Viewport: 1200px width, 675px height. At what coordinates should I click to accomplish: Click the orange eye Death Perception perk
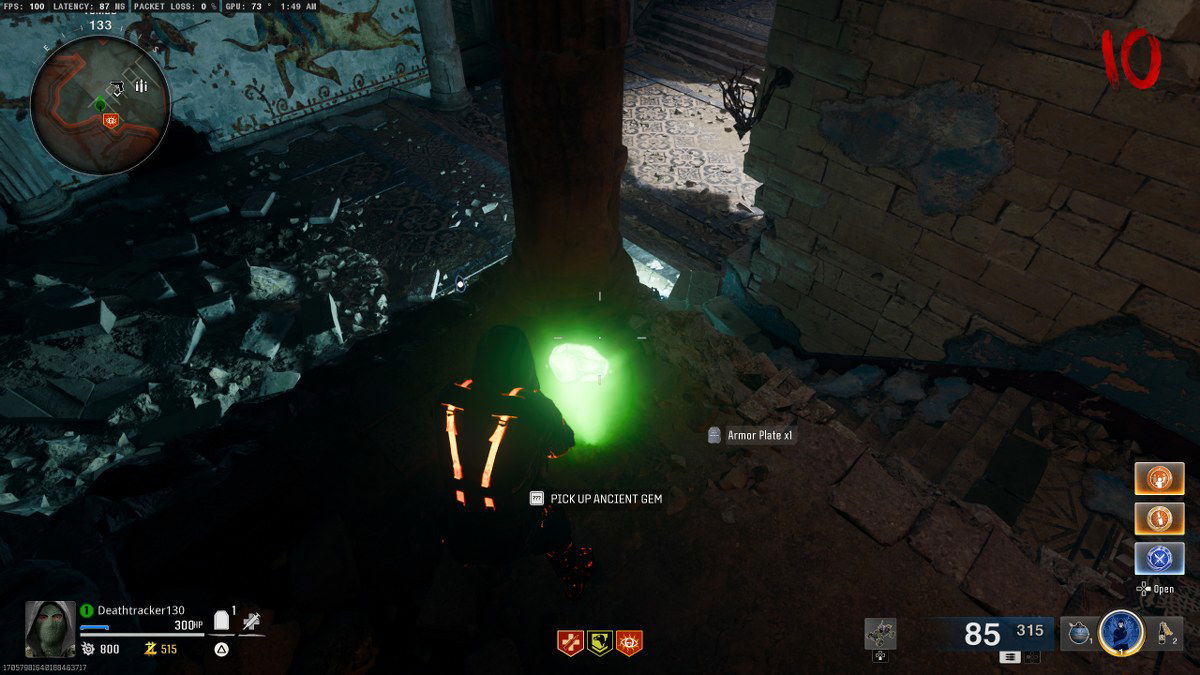(630, 643)
